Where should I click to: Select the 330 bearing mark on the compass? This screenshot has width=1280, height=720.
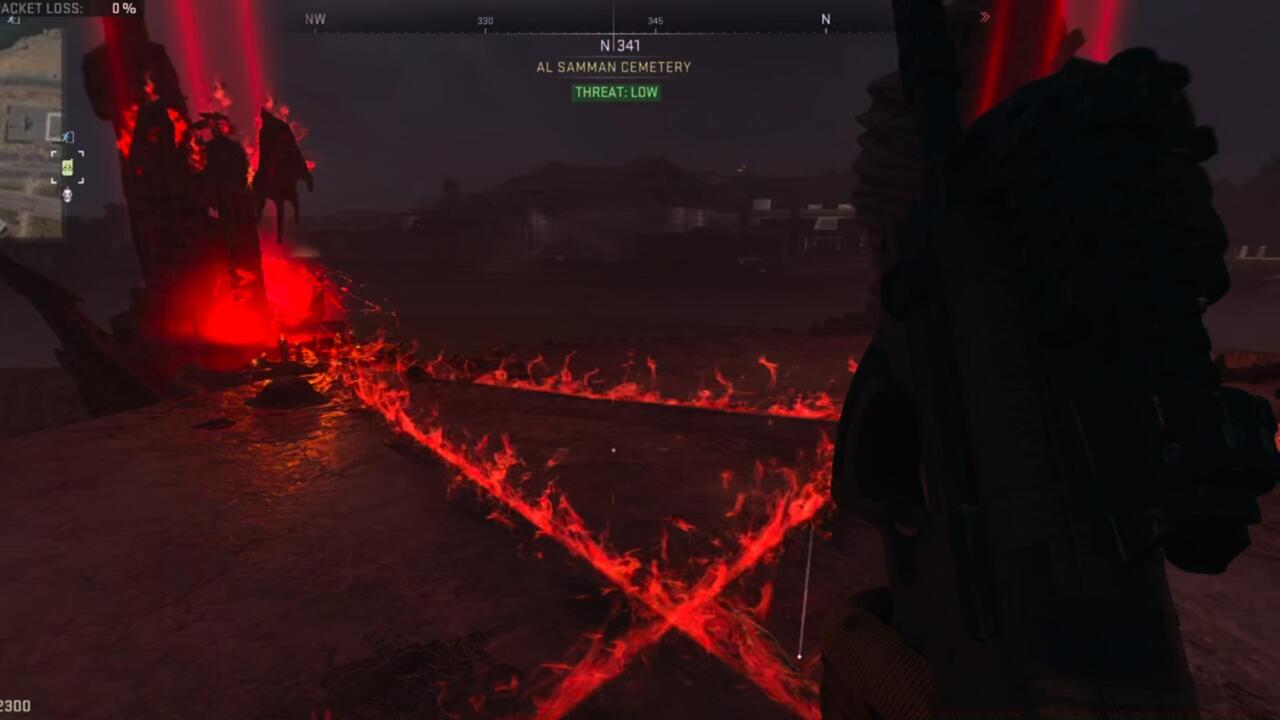coord(486,20)
